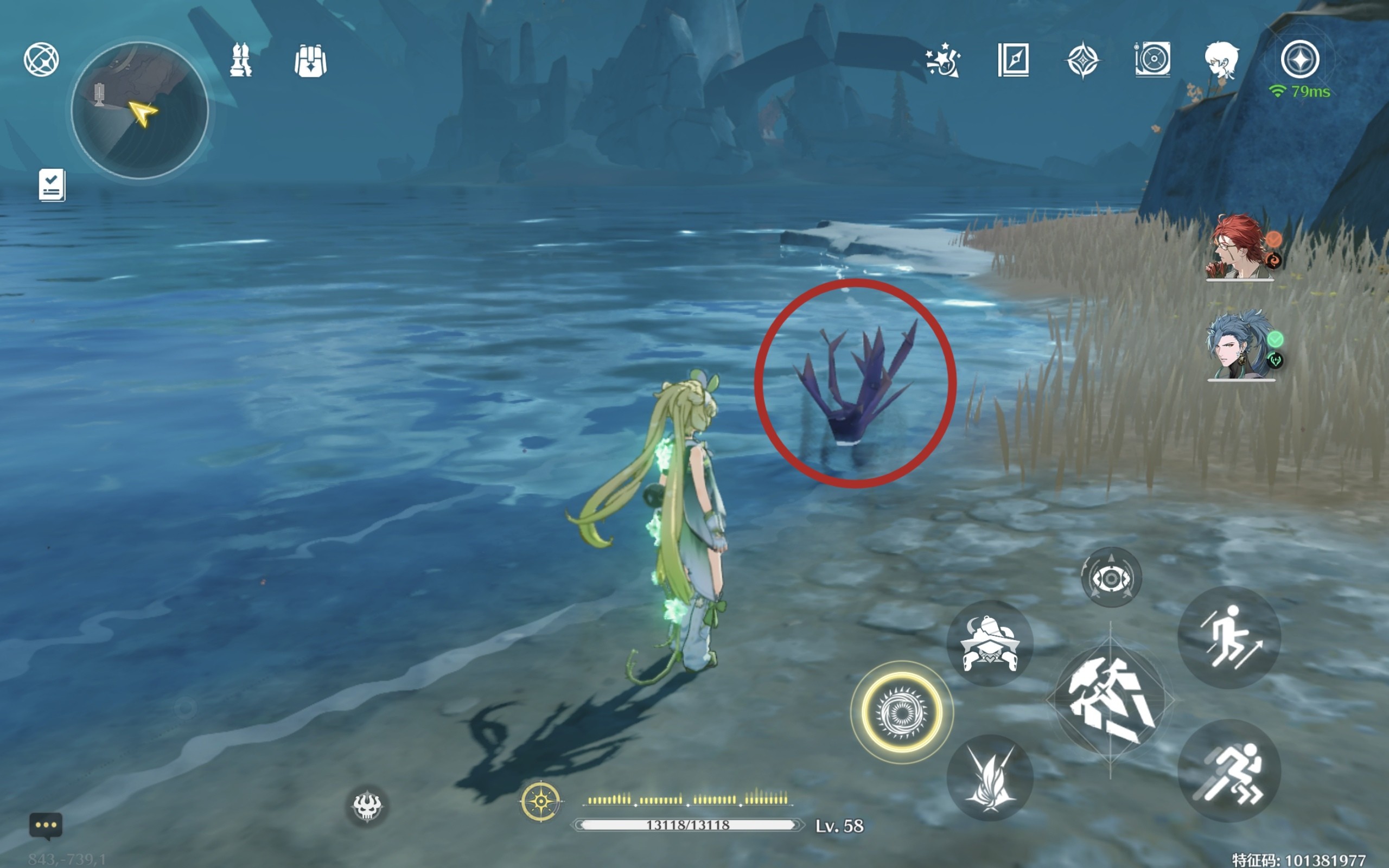
Task: Open the character profile head icon
Action: point(1221,59)
